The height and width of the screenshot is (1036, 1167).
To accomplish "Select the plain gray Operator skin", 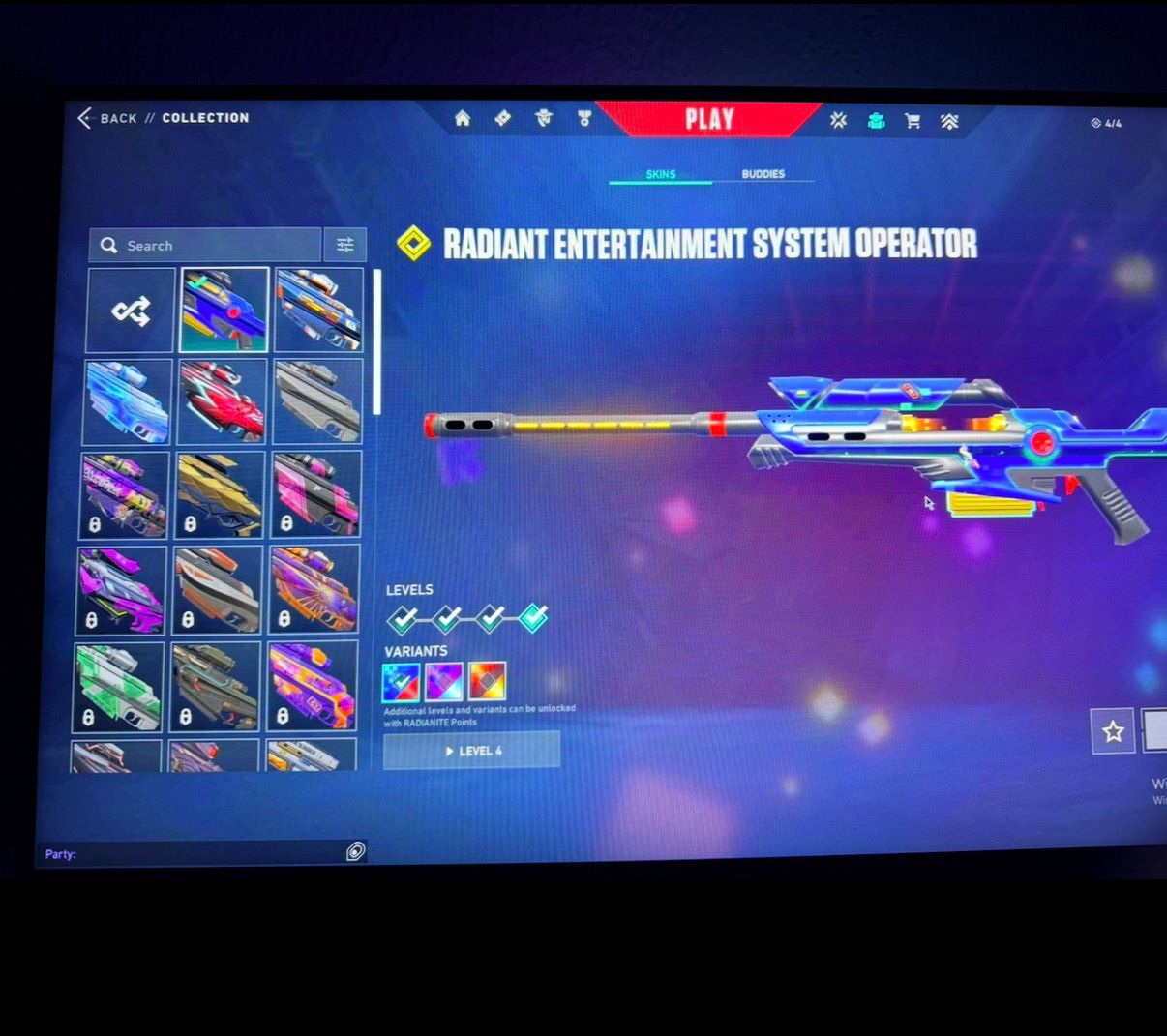I will point(317,401).
